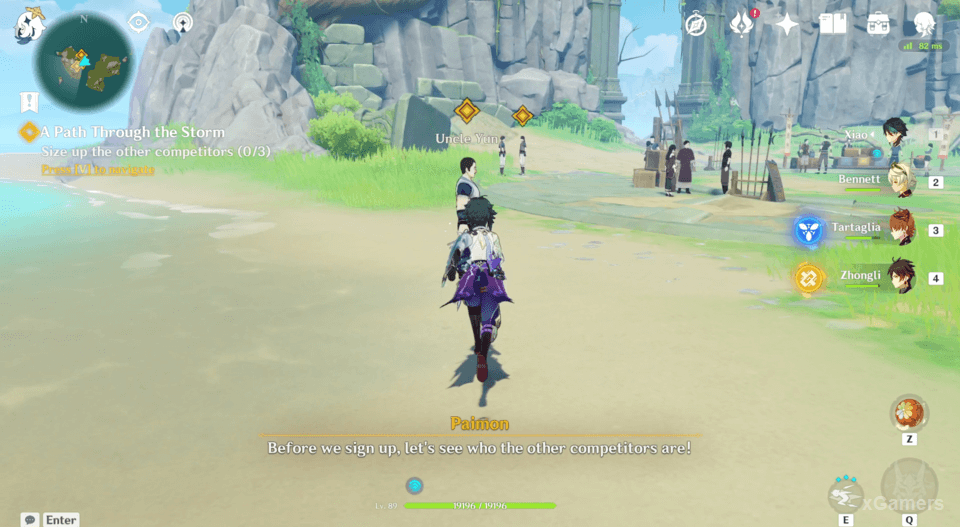This screenshot has height=527, width=960.
Task: Open the compass events icon
Action: pyautogui.click(x=695, y=24)
